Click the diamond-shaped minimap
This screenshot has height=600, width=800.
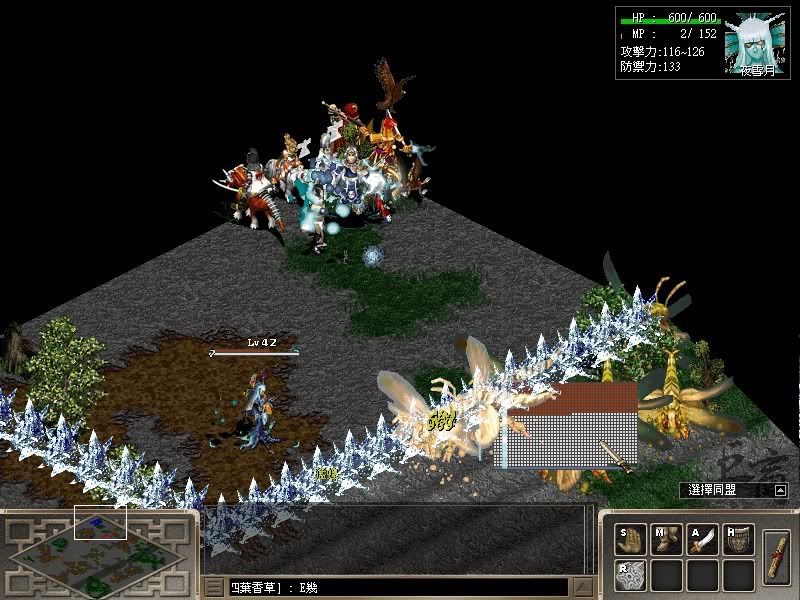point(97,556)
